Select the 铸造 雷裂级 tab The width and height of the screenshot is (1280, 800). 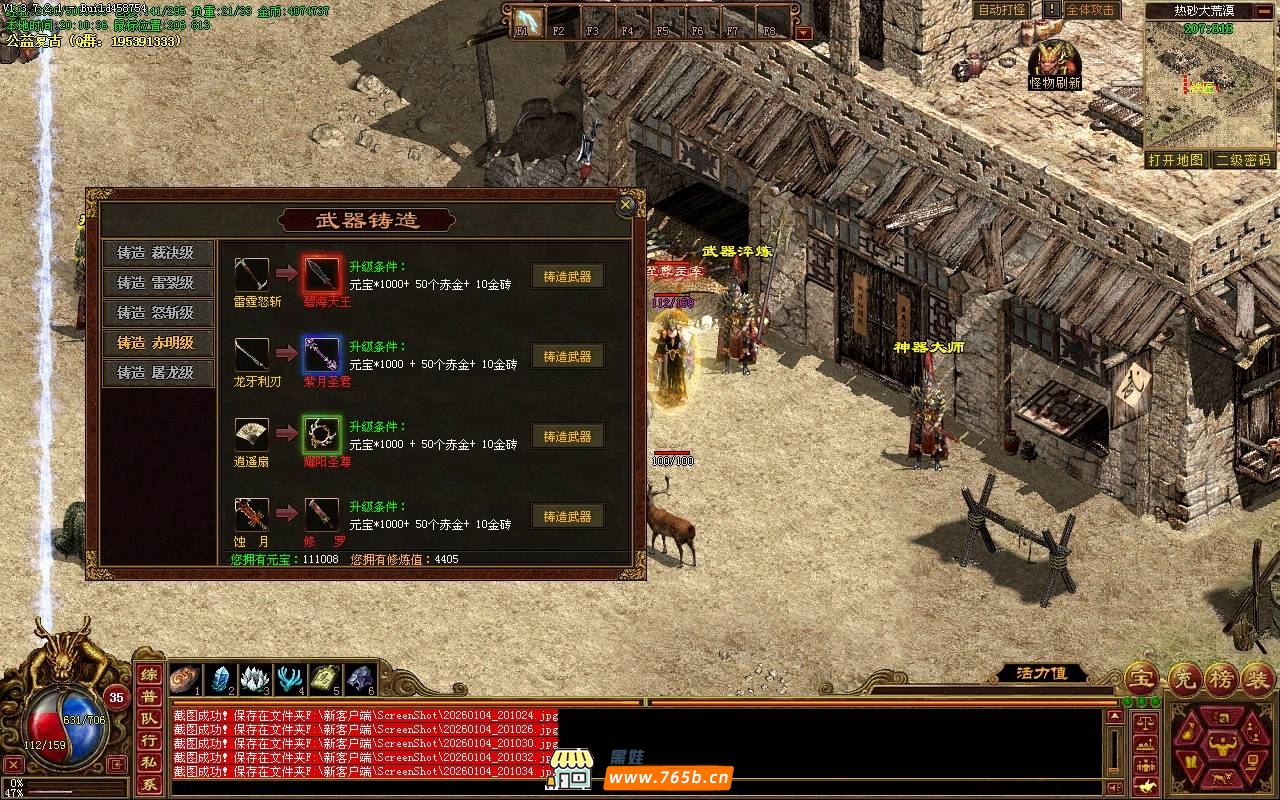pyautogui.click(x=155, y=283)
